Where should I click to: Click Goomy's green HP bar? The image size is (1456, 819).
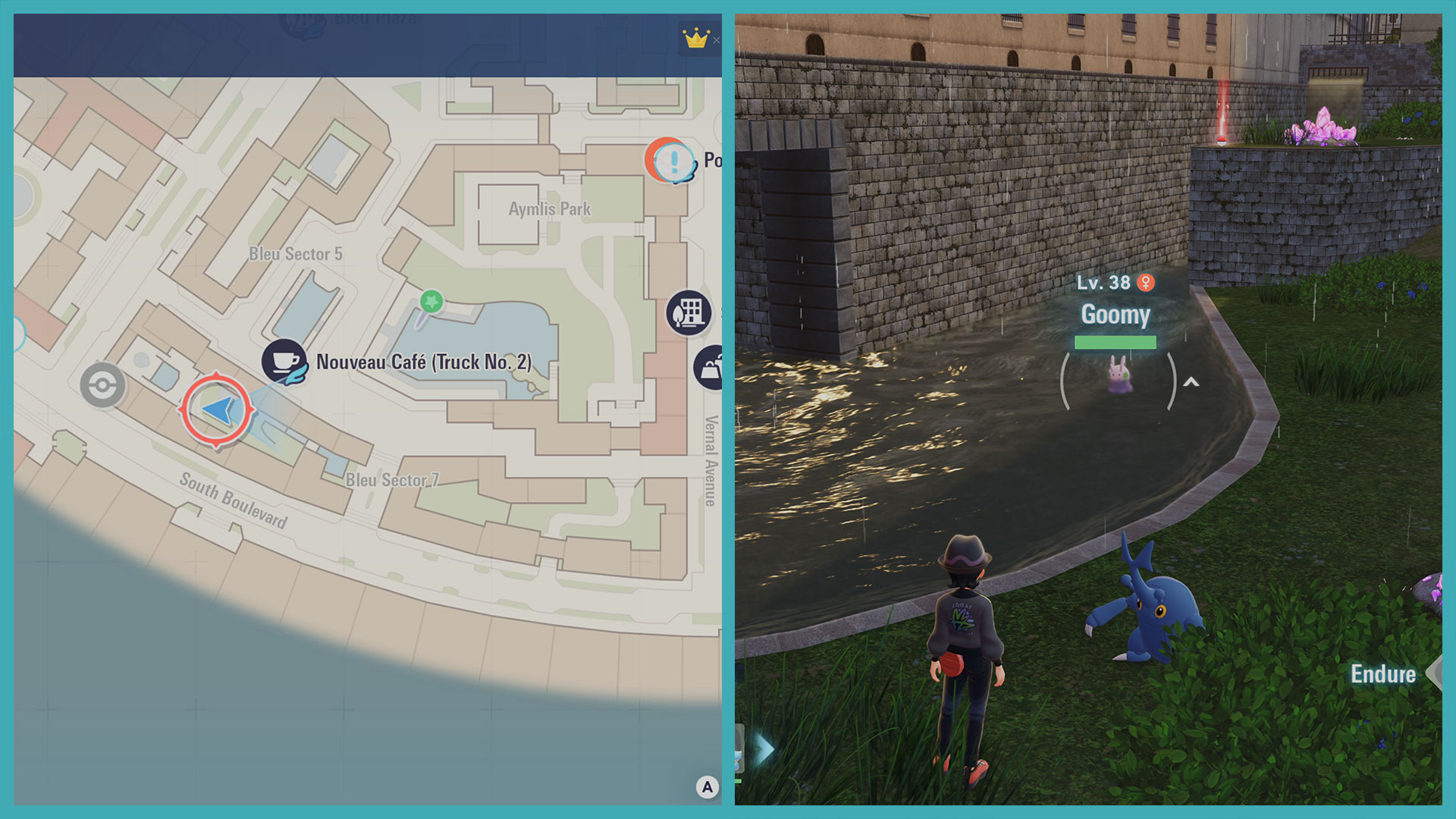point(1116,342)
